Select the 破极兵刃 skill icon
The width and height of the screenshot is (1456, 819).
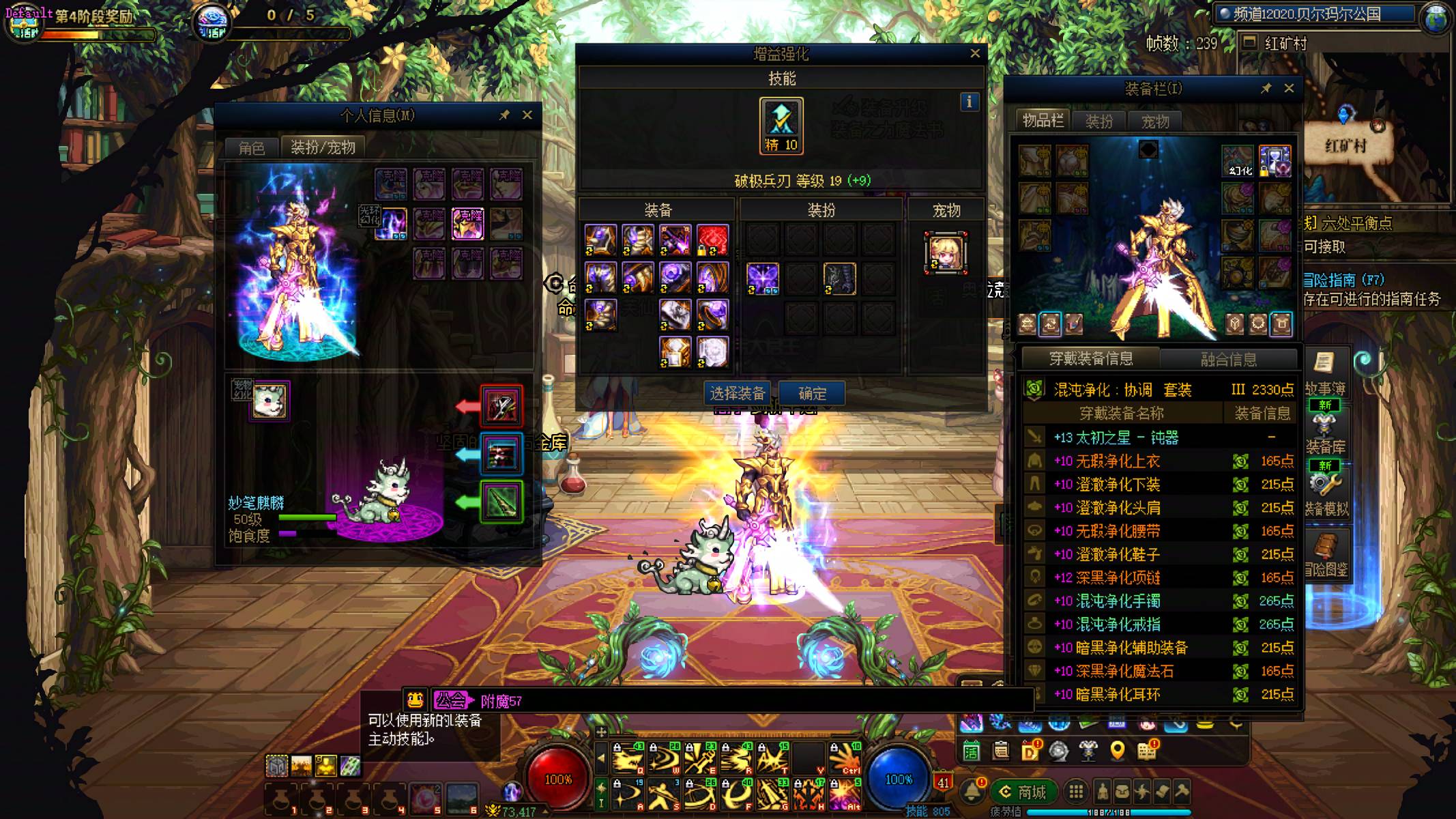781,125
